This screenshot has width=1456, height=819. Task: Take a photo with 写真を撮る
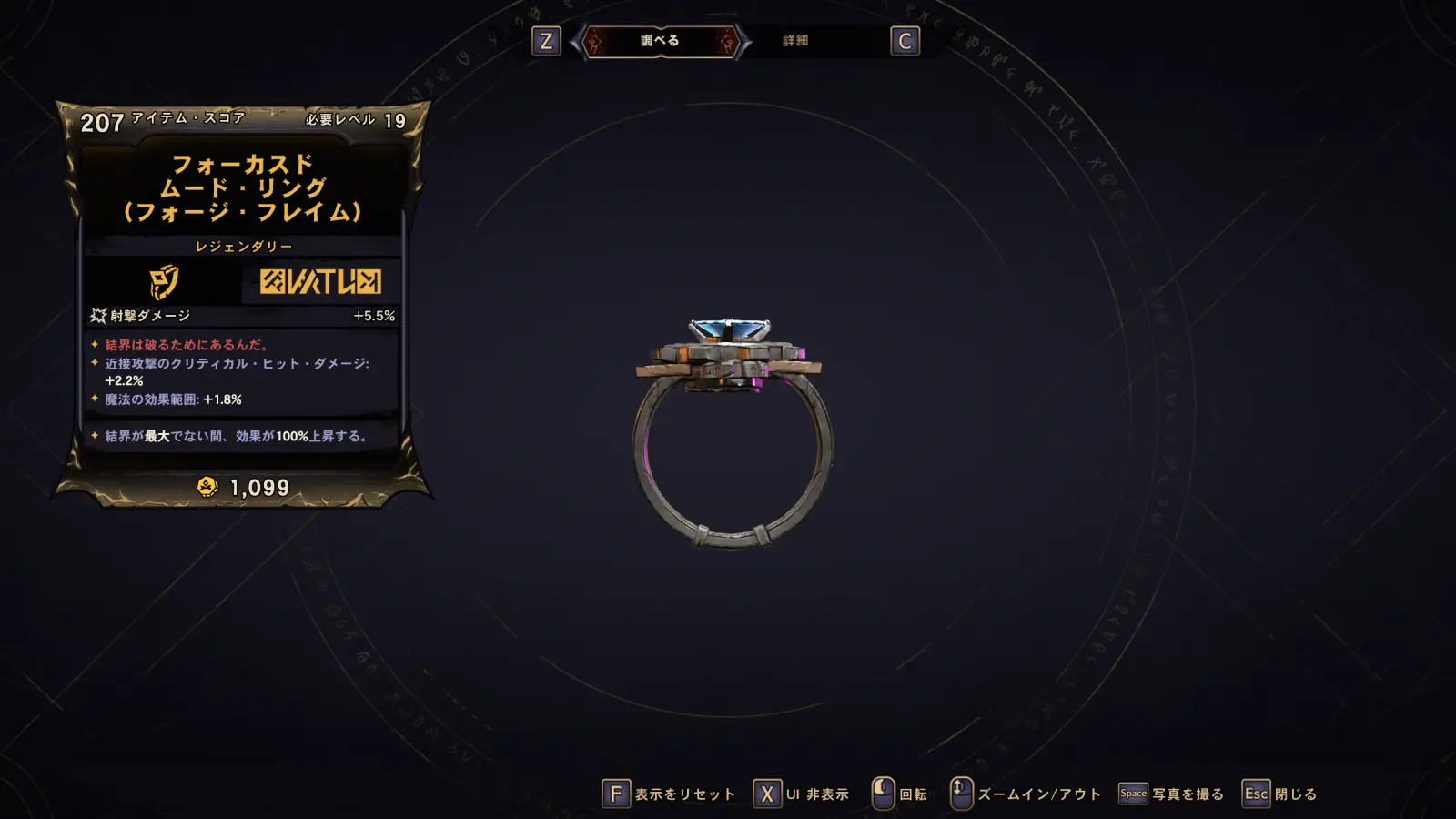(x=1171, y=794)
